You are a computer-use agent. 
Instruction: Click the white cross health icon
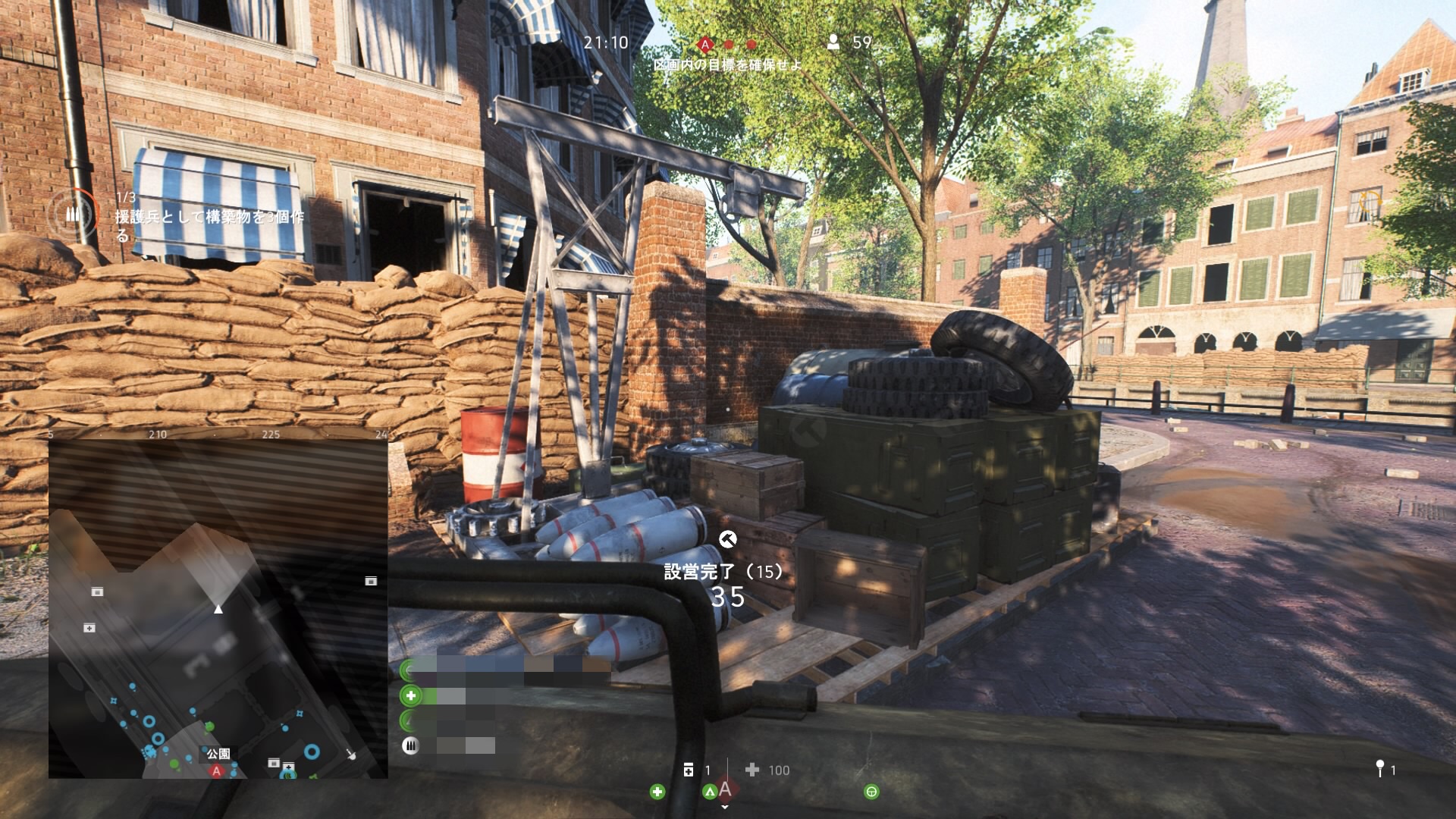pyautogui.click(x=752, y=770)
